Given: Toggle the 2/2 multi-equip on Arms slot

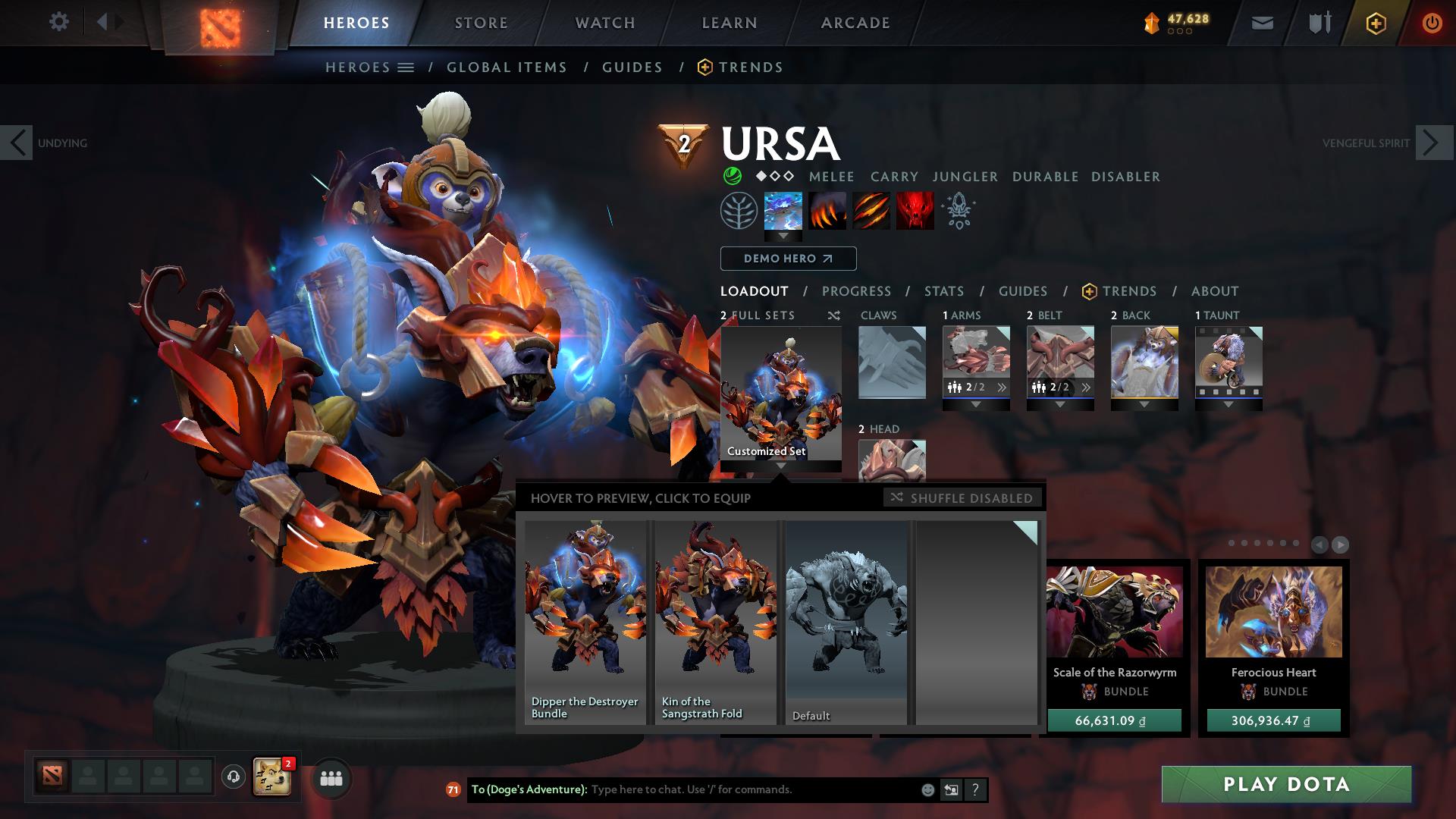Looking at the screenshot, I should [954, 388].
